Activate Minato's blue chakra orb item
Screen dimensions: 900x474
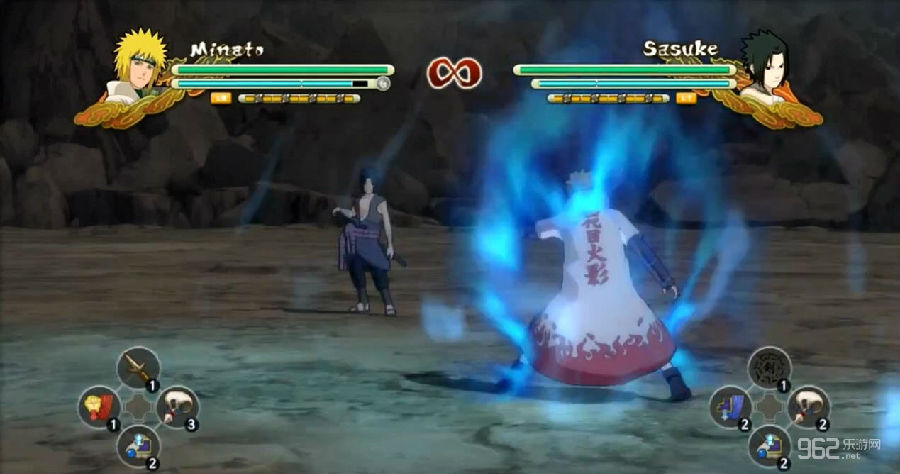click(138, 443)
